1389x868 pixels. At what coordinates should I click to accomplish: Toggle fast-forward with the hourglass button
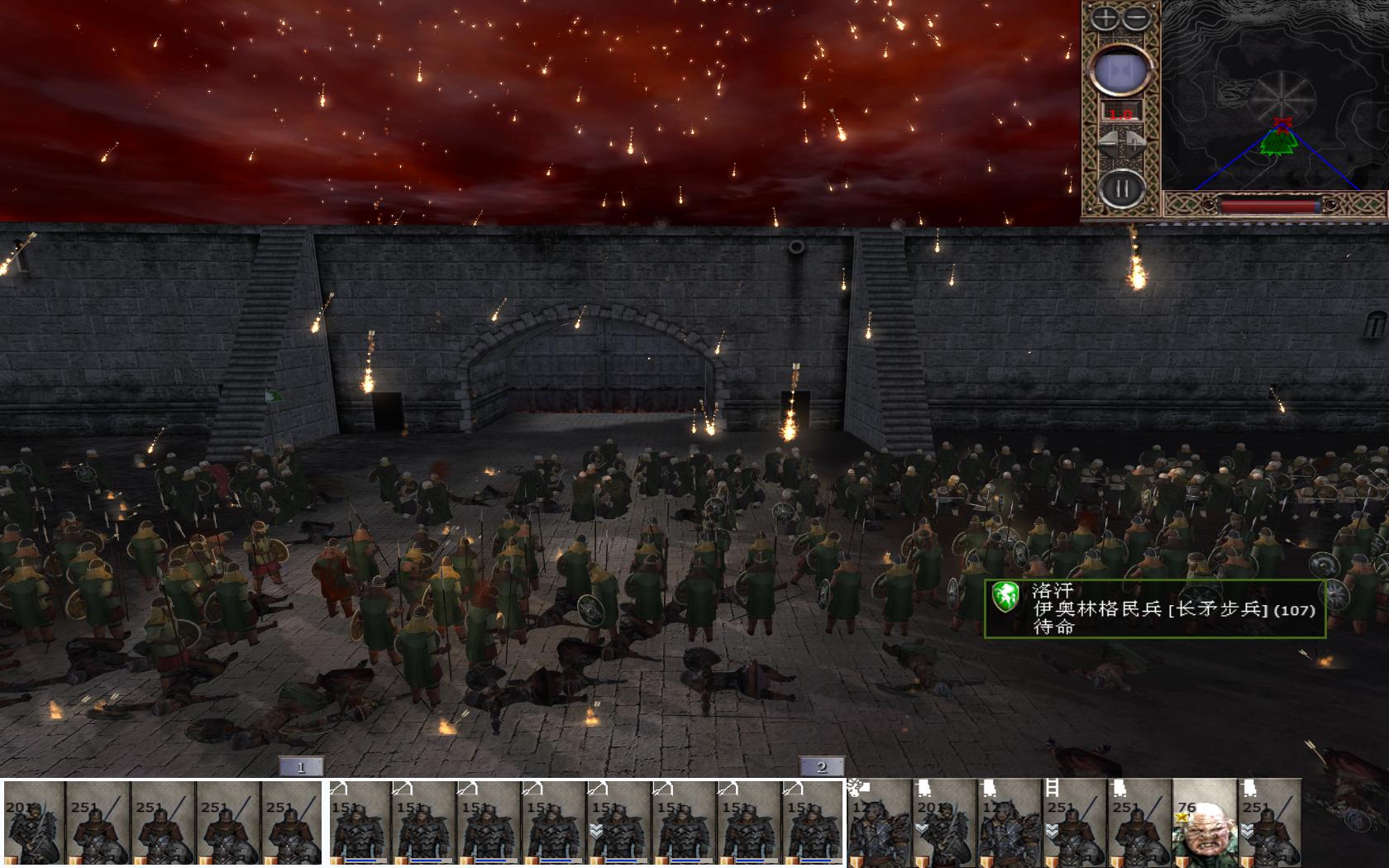[1120, 70]
